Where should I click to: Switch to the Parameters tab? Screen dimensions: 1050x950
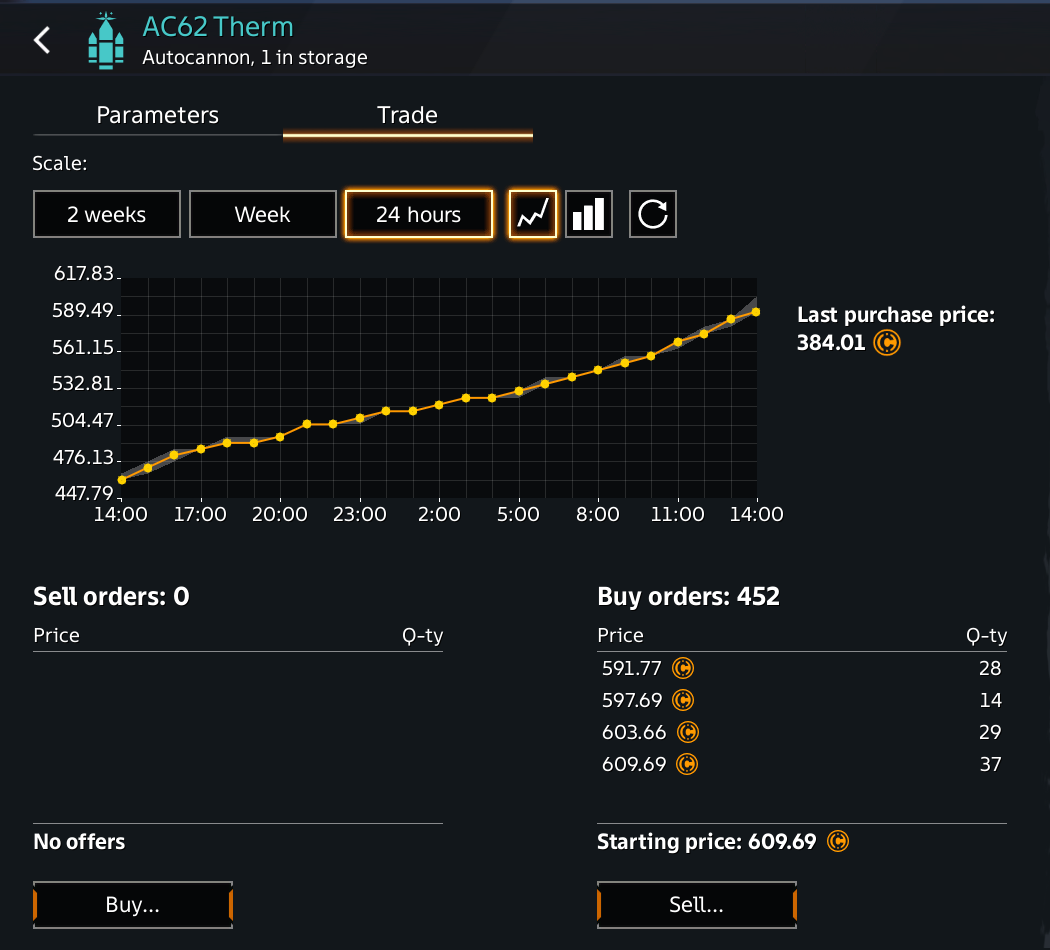[x=157, y=115]
